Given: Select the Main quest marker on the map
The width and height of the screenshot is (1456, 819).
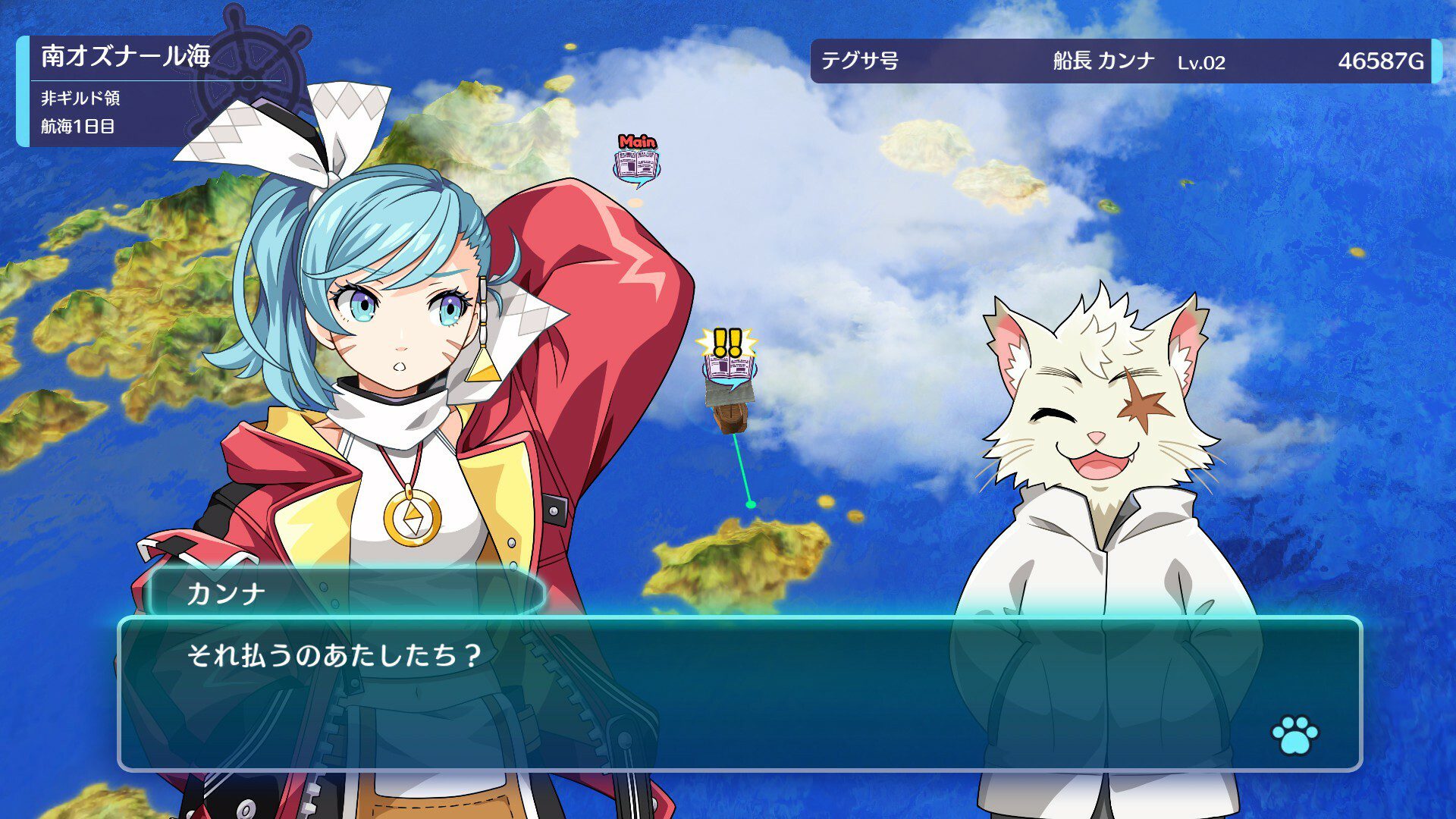Looking at the screenshot, I should (x=636, y=162).
